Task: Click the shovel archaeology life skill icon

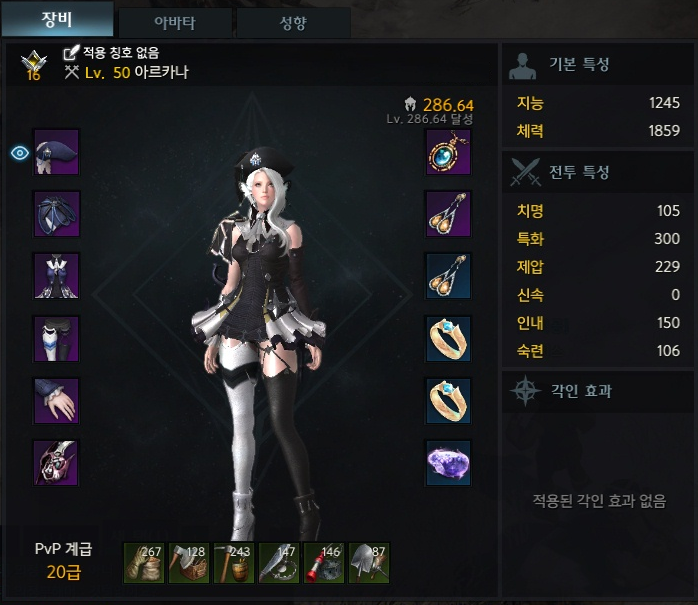Action: pyautogui.click(x=369, y=563)
